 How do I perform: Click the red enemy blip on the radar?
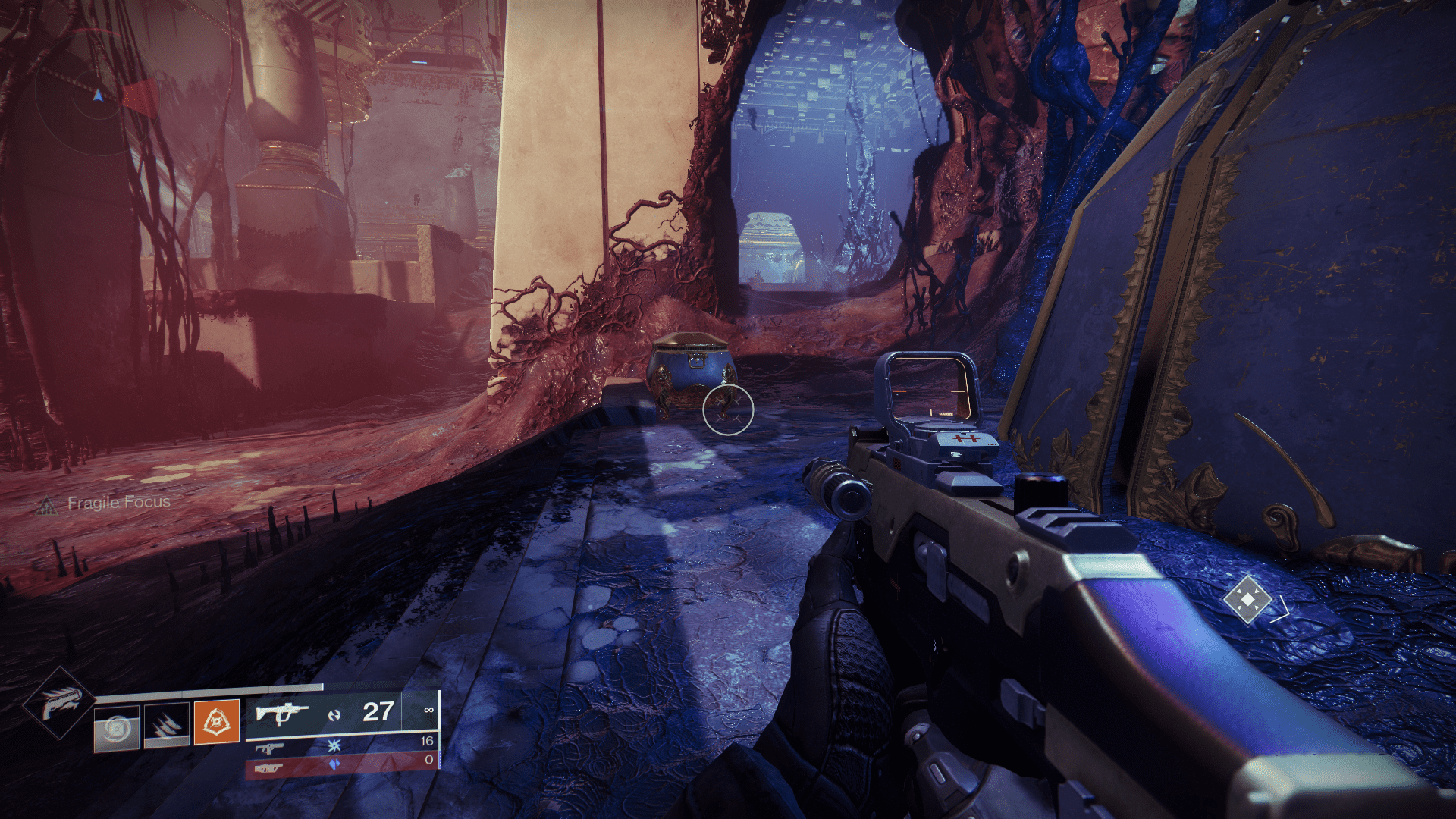point(139,96)
